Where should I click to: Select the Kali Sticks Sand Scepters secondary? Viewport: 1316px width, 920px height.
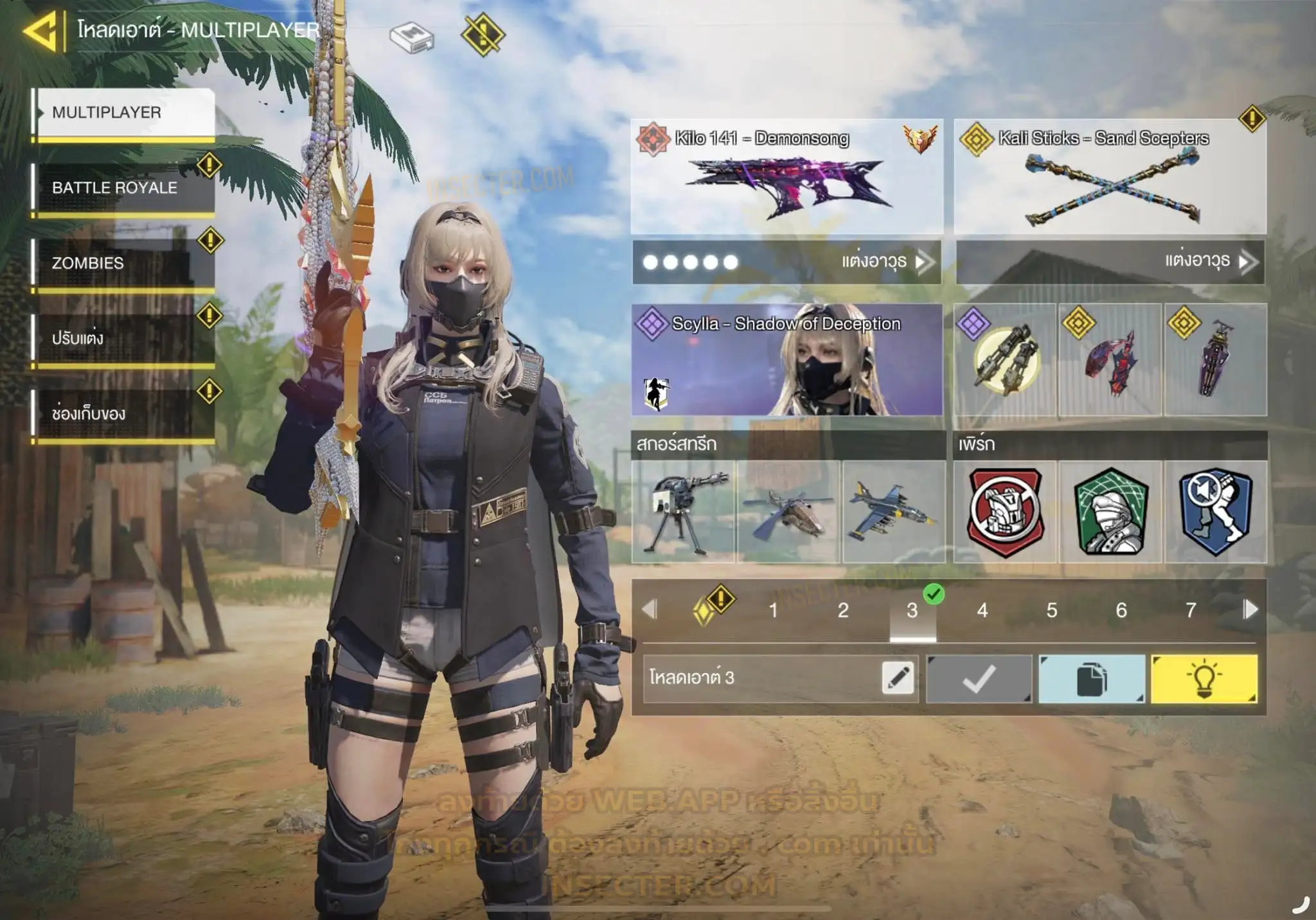click(1110, 176)
